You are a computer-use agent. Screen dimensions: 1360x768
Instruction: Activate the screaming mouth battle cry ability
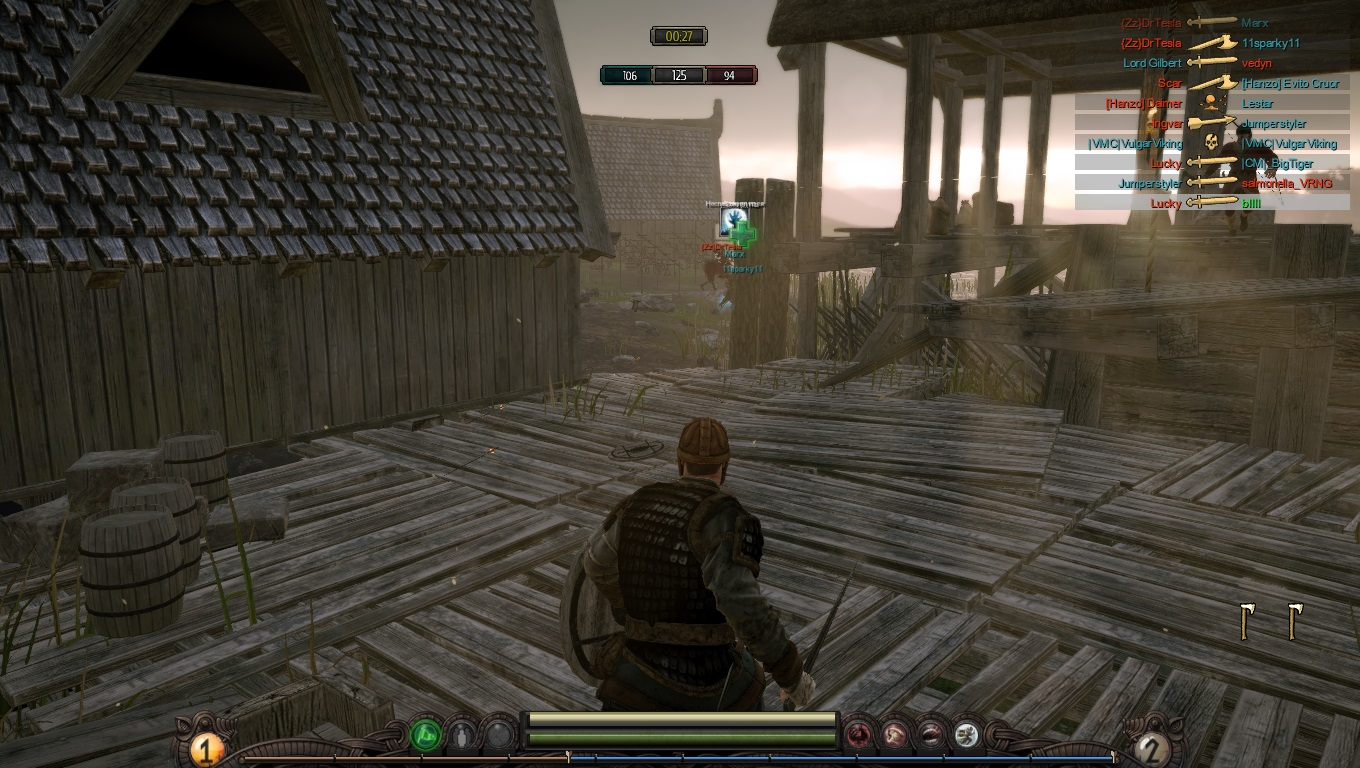pyautogui.click(x=931, y=736)
